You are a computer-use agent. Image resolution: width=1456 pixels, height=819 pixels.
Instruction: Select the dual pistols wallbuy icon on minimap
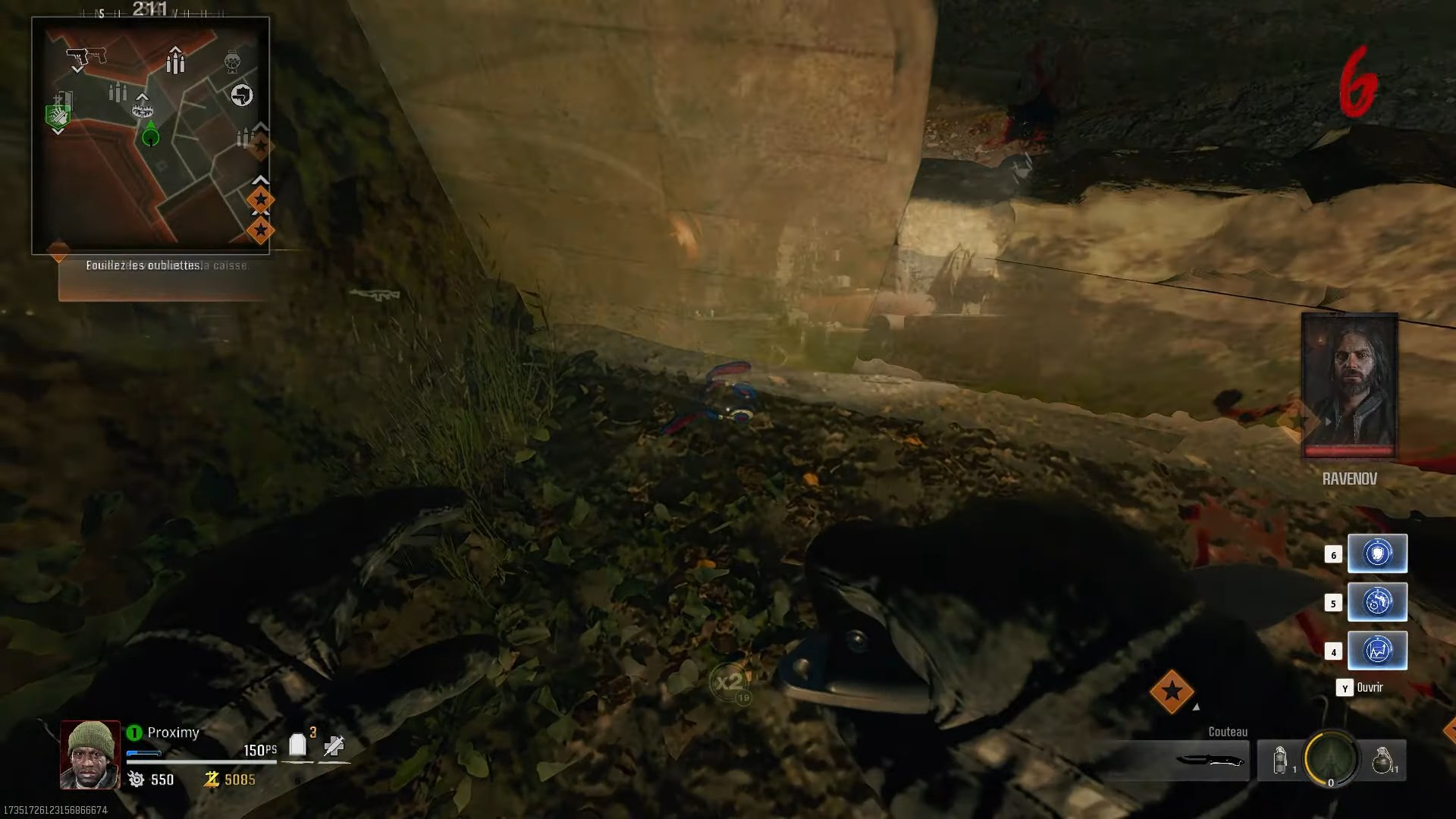pyautogui.click(x=86, y=56)
